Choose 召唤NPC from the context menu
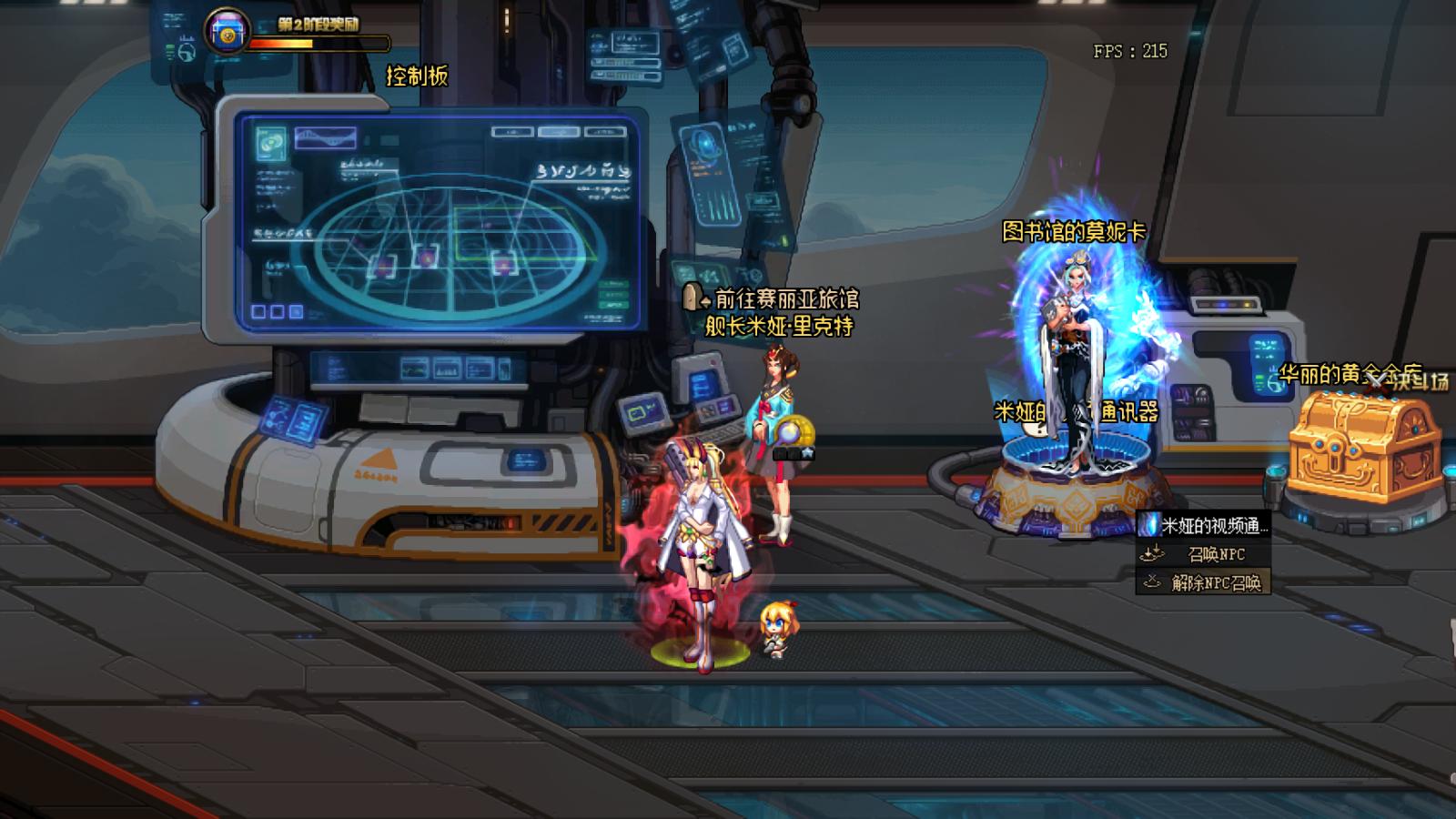The image size is (1456, 819). (1204, 554)
